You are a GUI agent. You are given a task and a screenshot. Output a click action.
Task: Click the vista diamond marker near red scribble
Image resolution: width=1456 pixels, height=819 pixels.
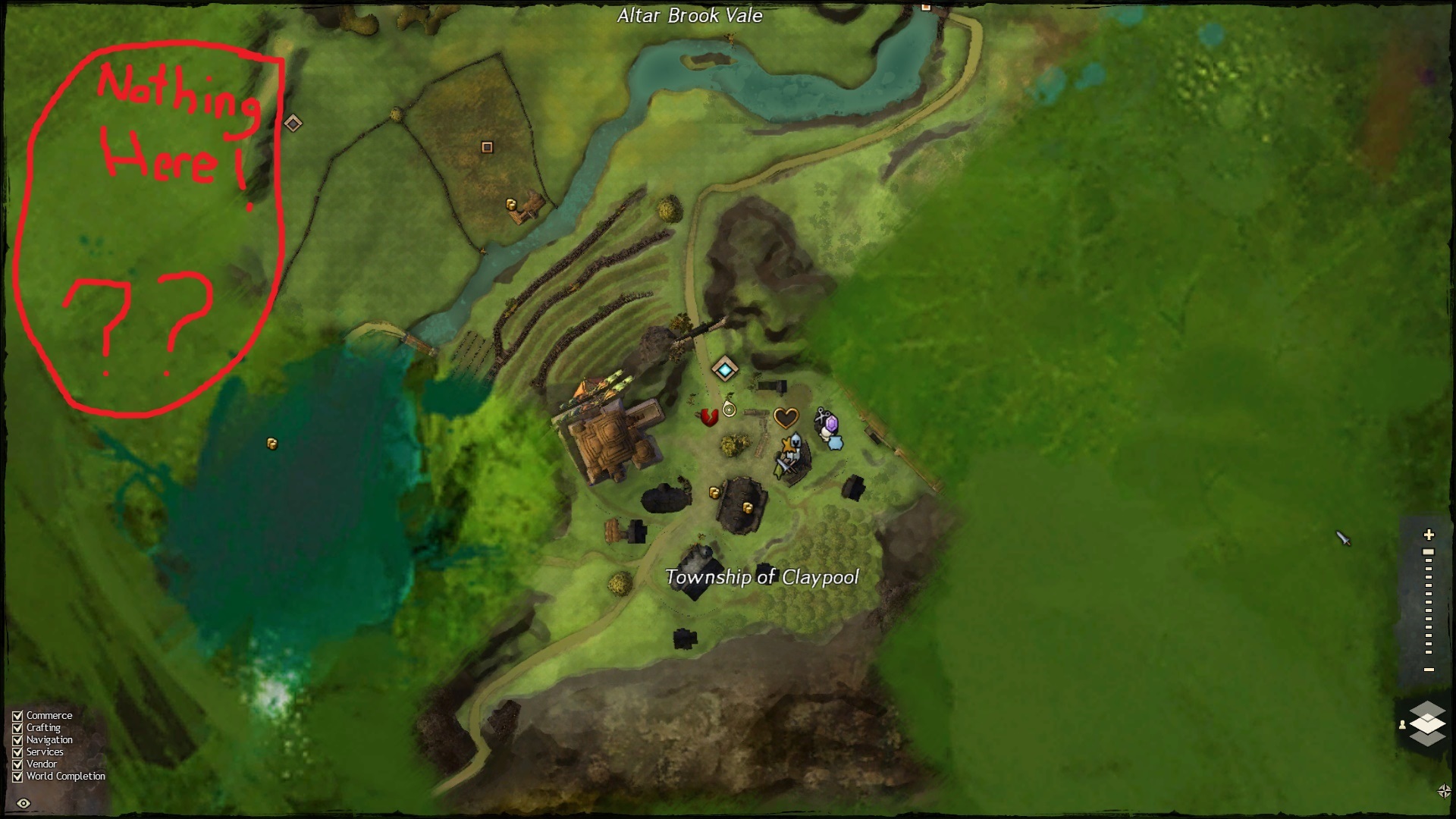click(x=293, y=123)
